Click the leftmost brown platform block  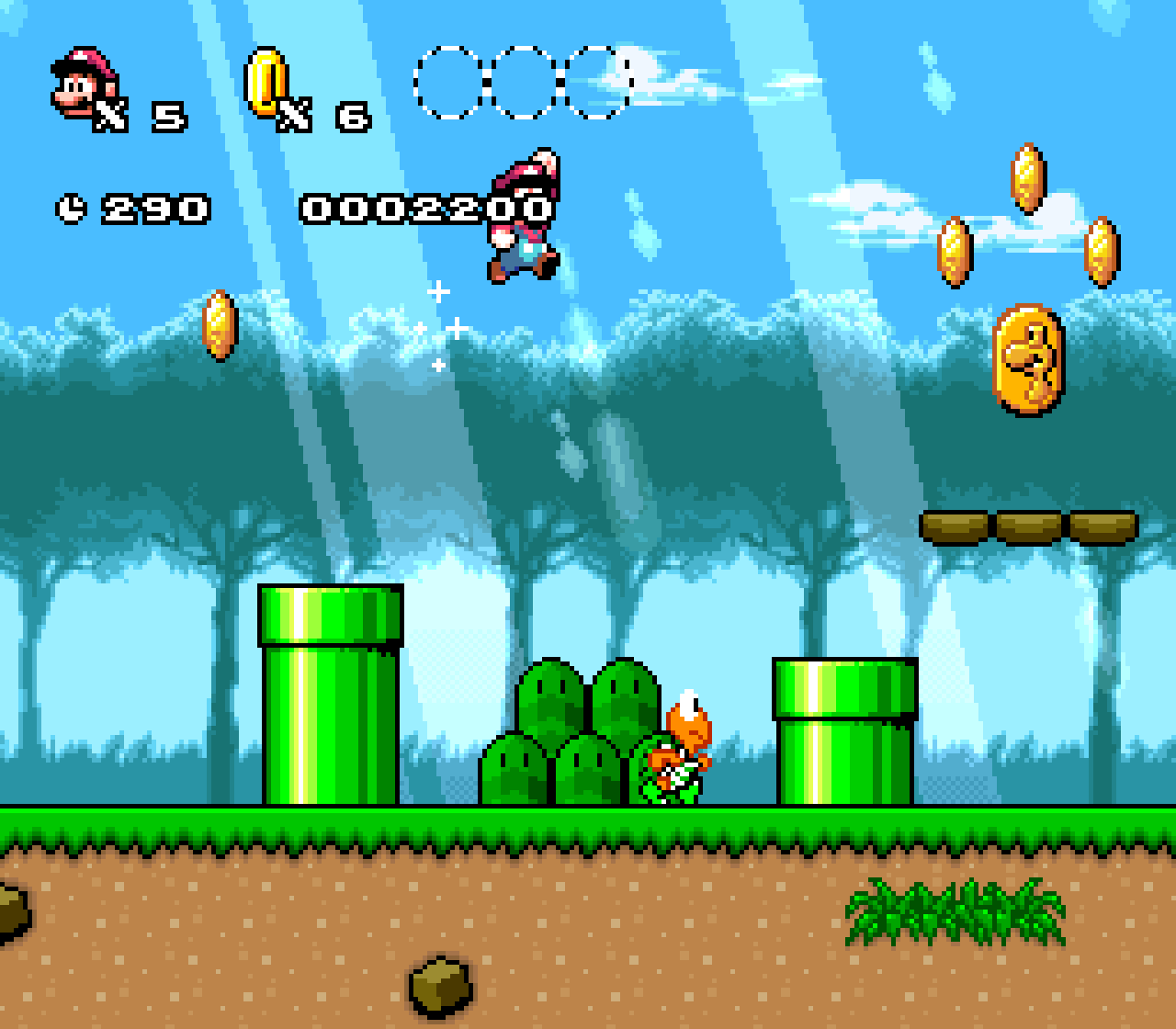point(953,528)
